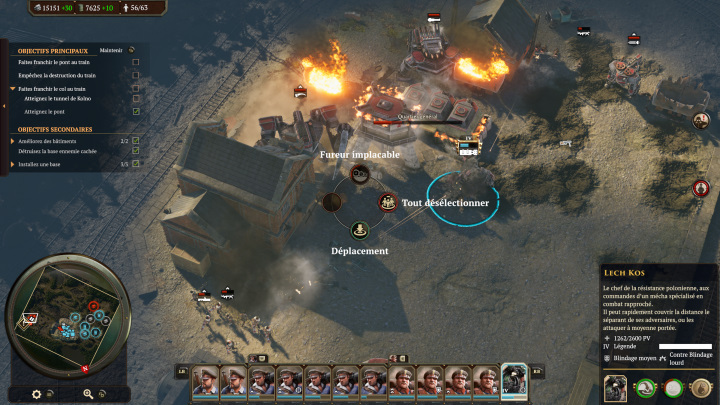
Task: Click the magnifying glass zoom button below the minimap
Action: 88,394
